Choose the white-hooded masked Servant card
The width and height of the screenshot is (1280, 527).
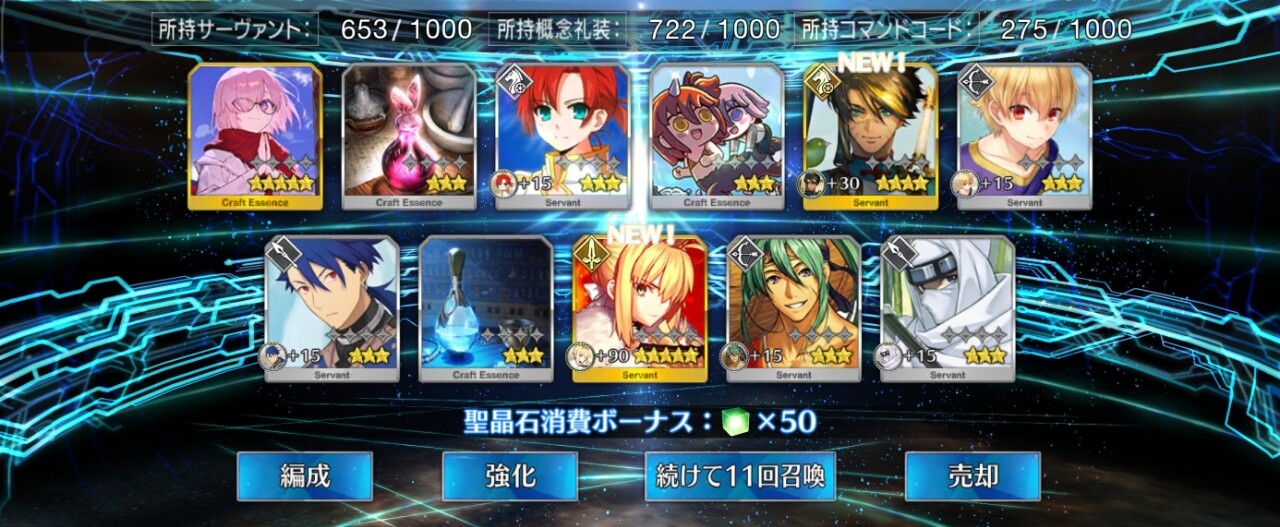[x=948, y=308]
